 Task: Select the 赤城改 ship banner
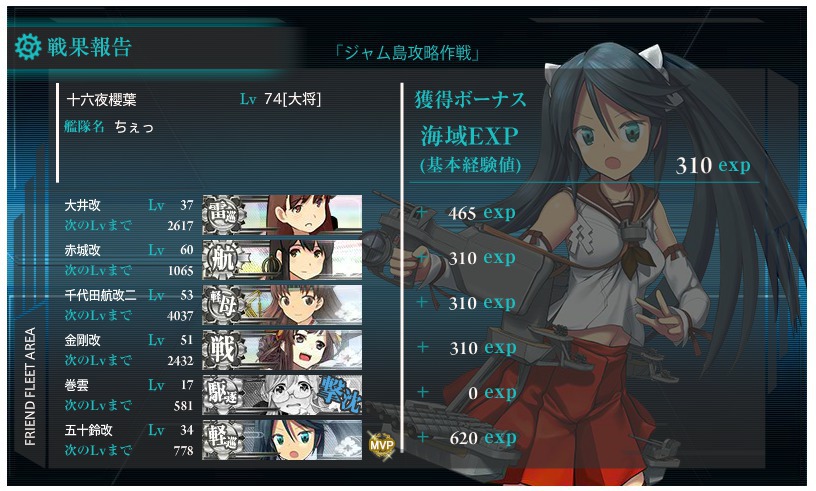[282, 259]
